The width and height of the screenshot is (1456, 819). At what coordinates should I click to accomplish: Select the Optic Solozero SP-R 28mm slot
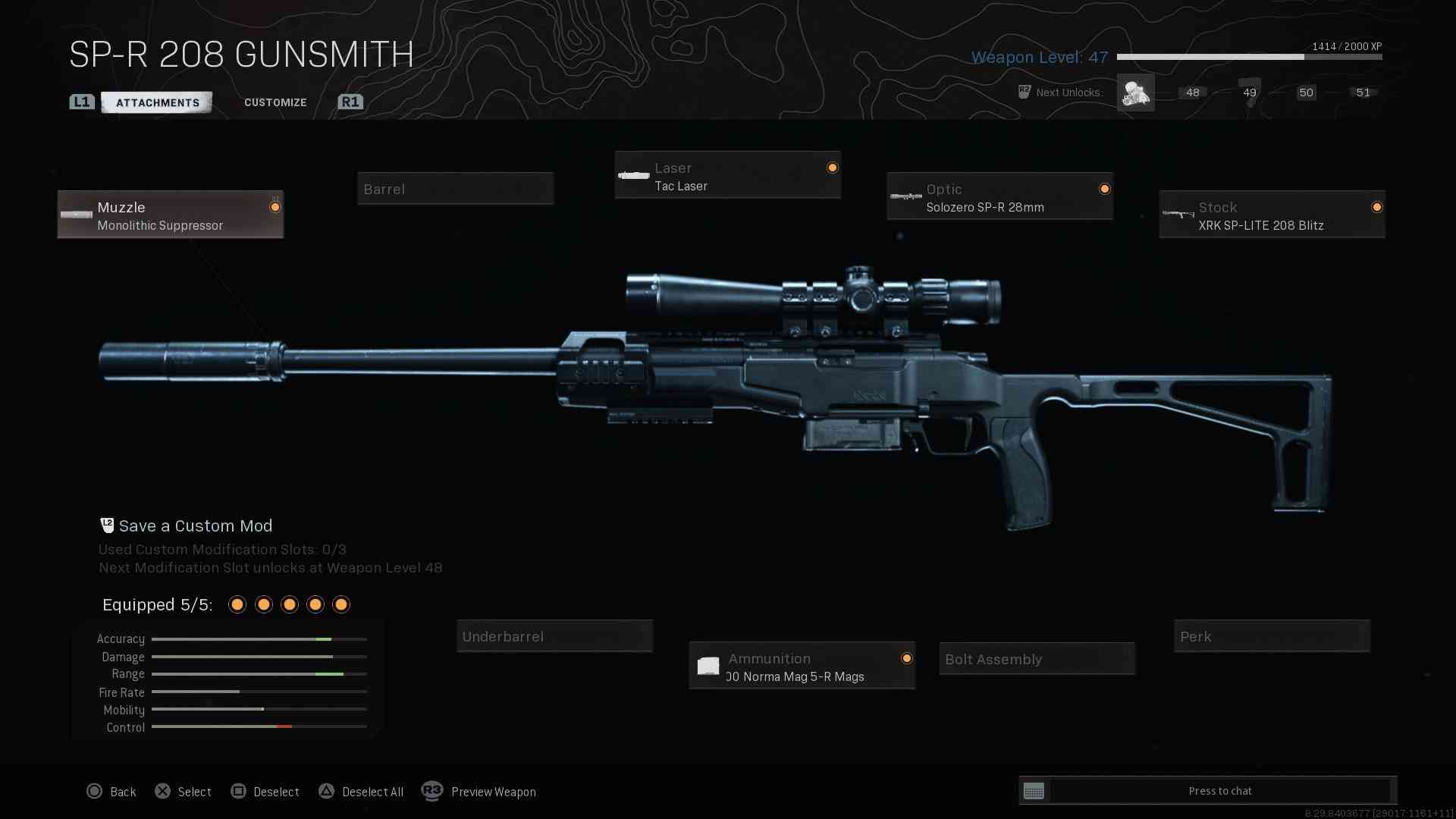coord(999,197)
